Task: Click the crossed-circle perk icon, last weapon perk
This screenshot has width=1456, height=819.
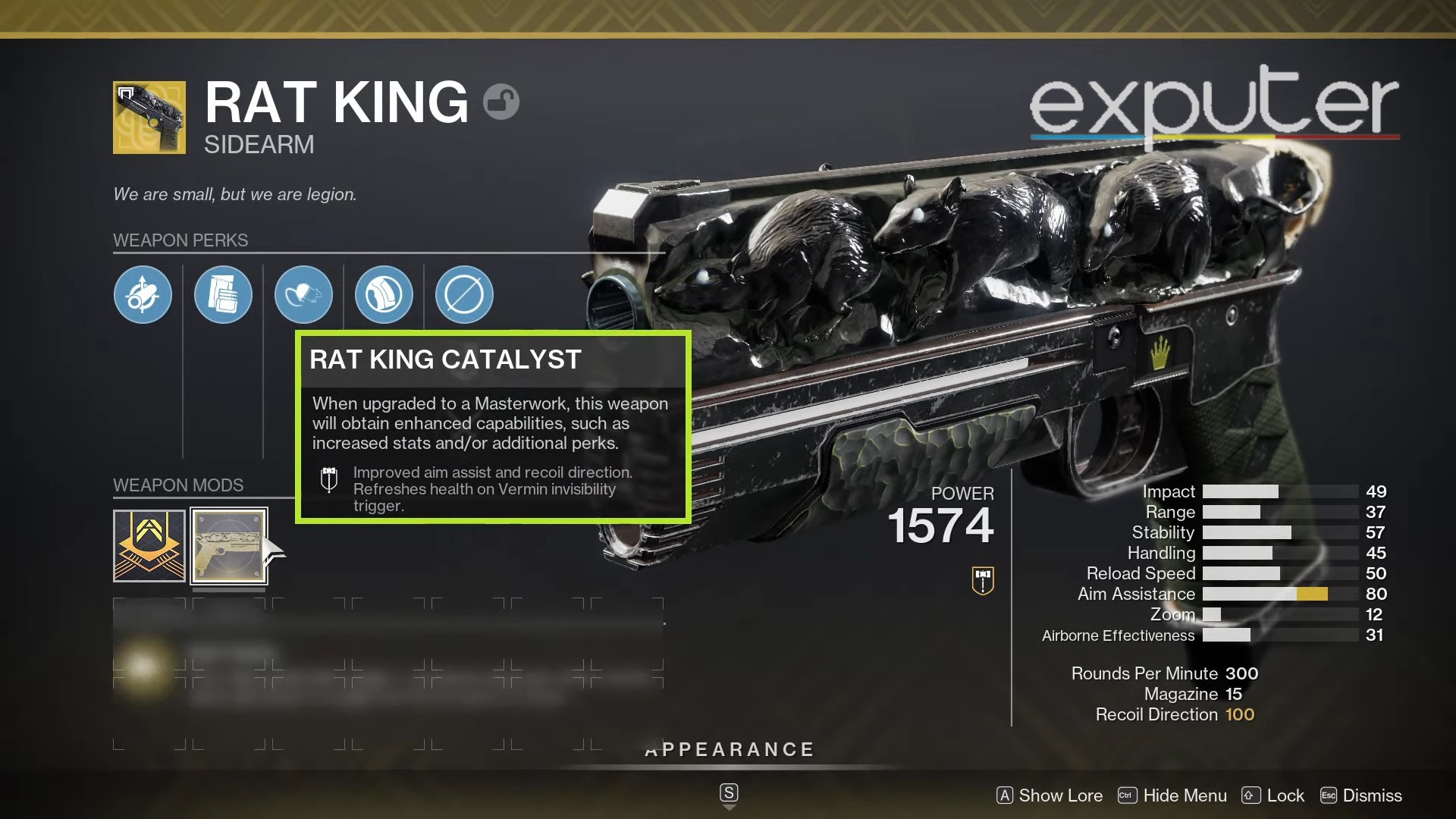Action: coord(463,294)
